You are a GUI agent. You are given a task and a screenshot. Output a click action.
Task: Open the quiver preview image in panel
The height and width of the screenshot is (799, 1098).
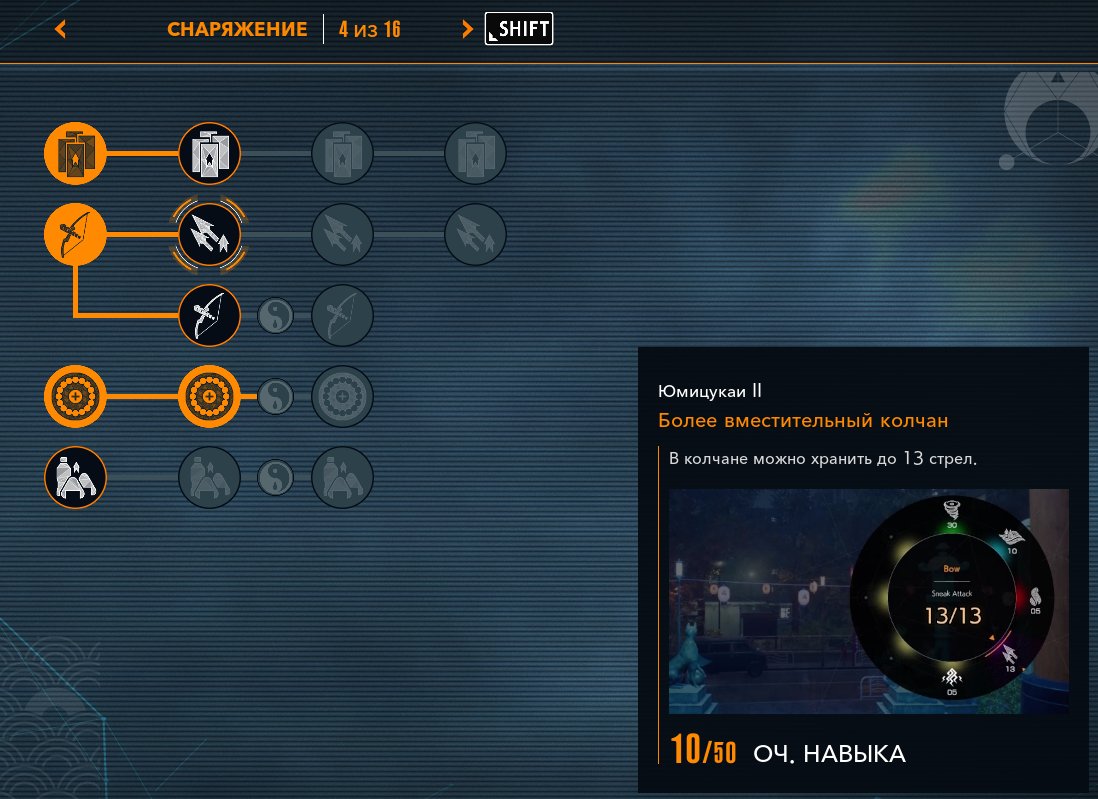point(868,601)
